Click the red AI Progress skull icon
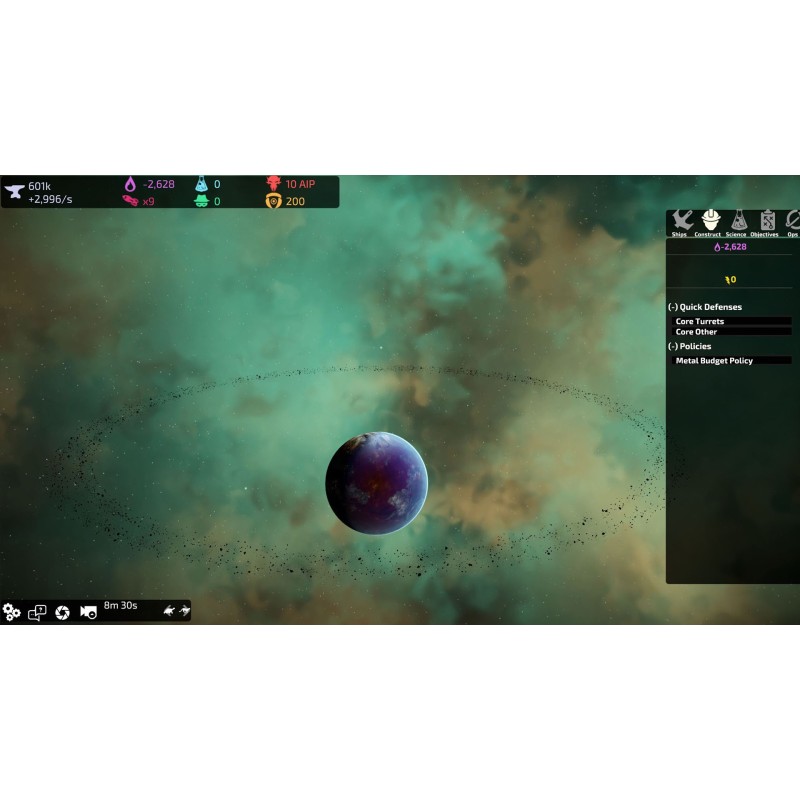 273,184
